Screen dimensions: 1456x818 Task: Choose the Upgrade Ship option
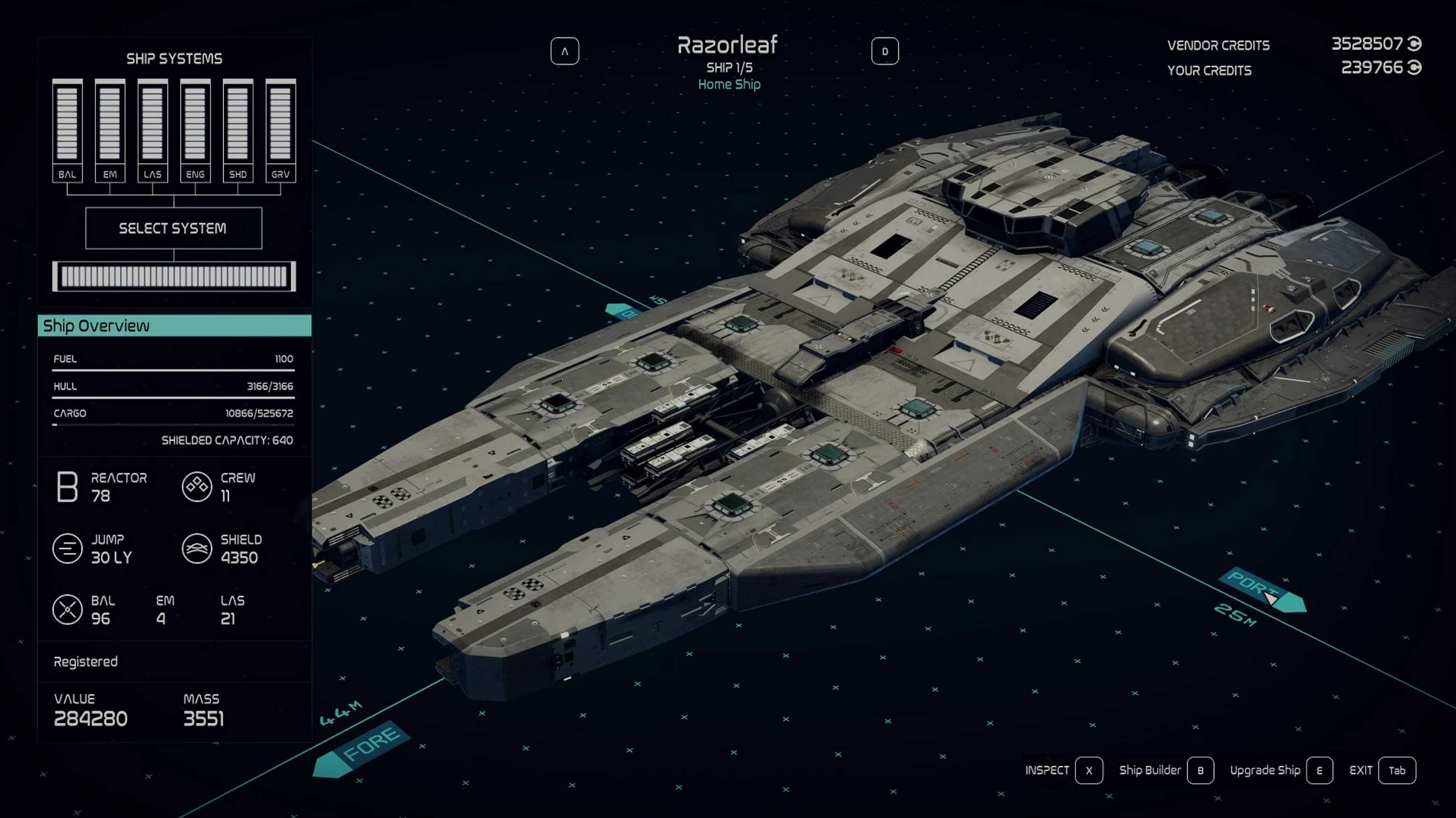1319,770
